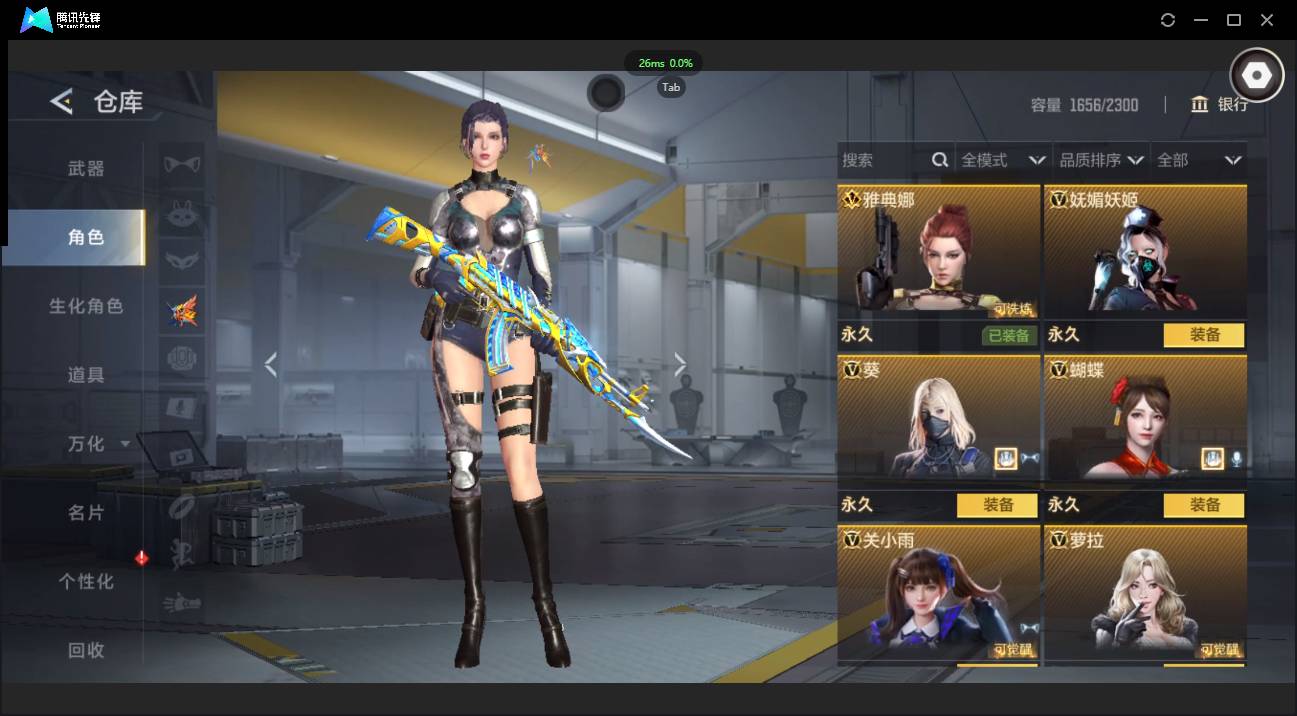Viewport: 1297px width, 716px height.
Task: Open the 品质排序 sort dropdown
Action: pyautogui.click(x=1100, y=160)
